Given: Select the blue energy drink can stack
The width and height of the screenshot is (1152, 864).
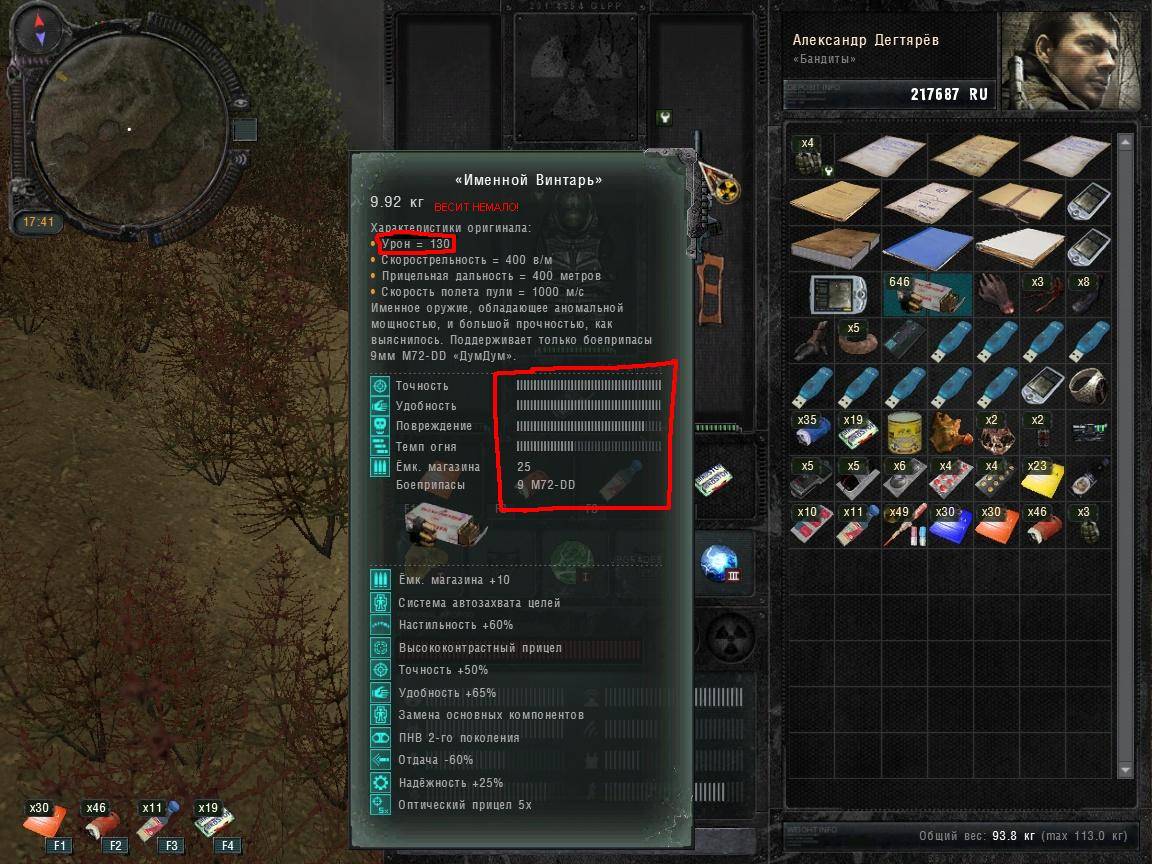Looking at the screenshot, I should pyautogui.click(x=811, y=432).
